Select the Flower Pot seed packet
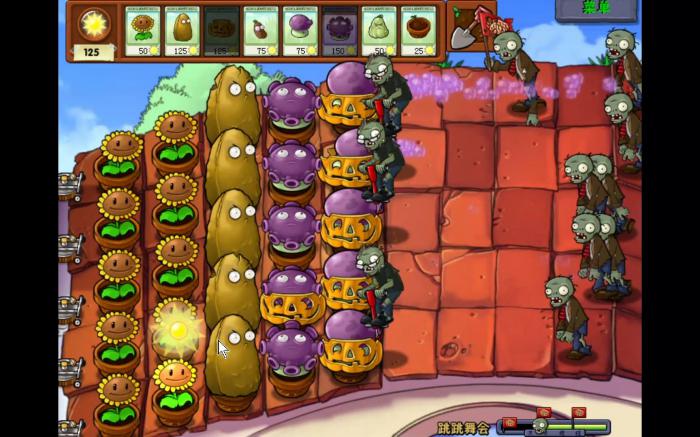The height and width of the screenshot is (437, 700). click(x=417, y=32)
